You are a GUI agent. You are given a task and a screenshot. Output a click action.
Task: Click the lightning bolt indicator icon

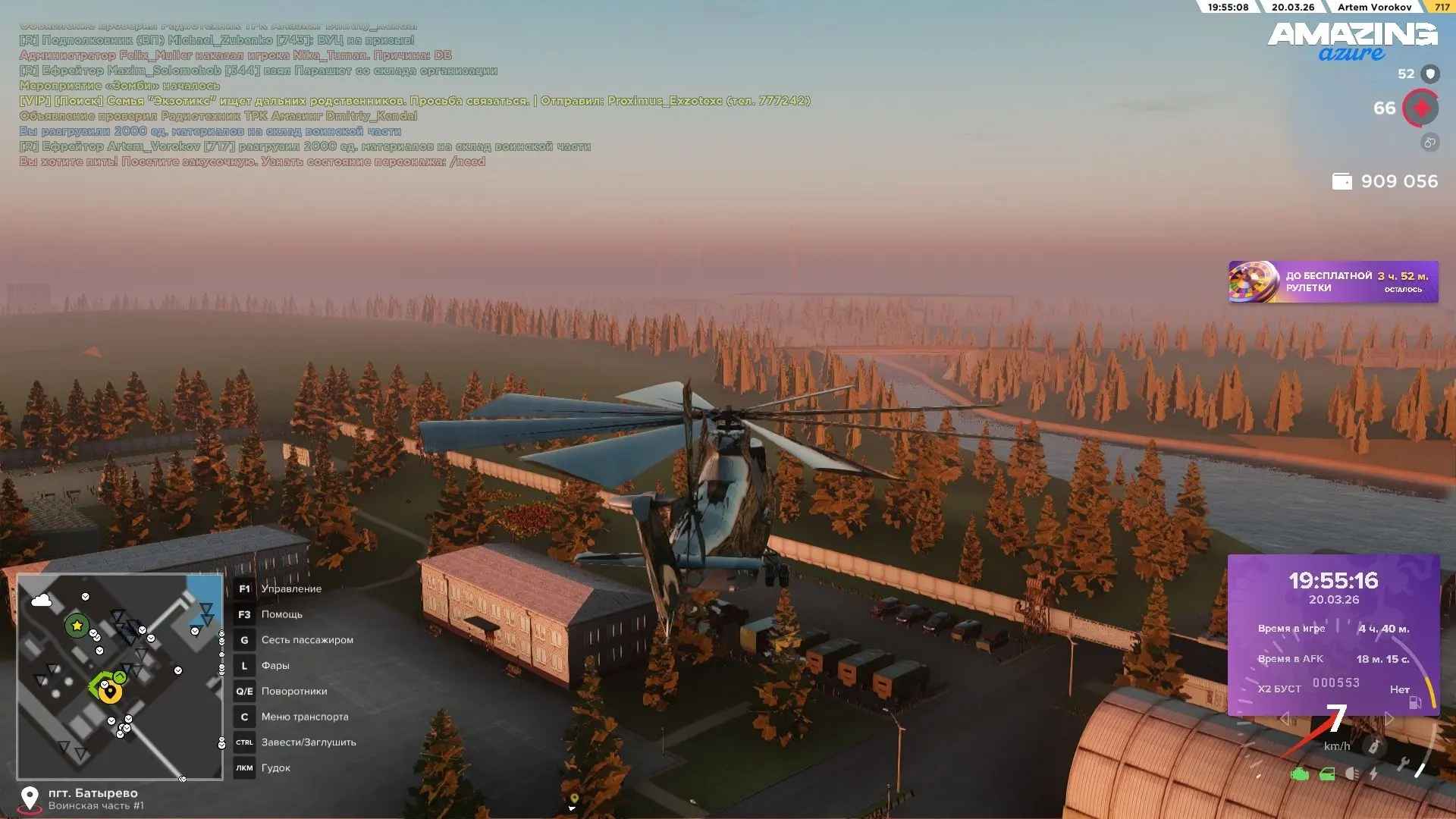click(x=1373, y=774)
